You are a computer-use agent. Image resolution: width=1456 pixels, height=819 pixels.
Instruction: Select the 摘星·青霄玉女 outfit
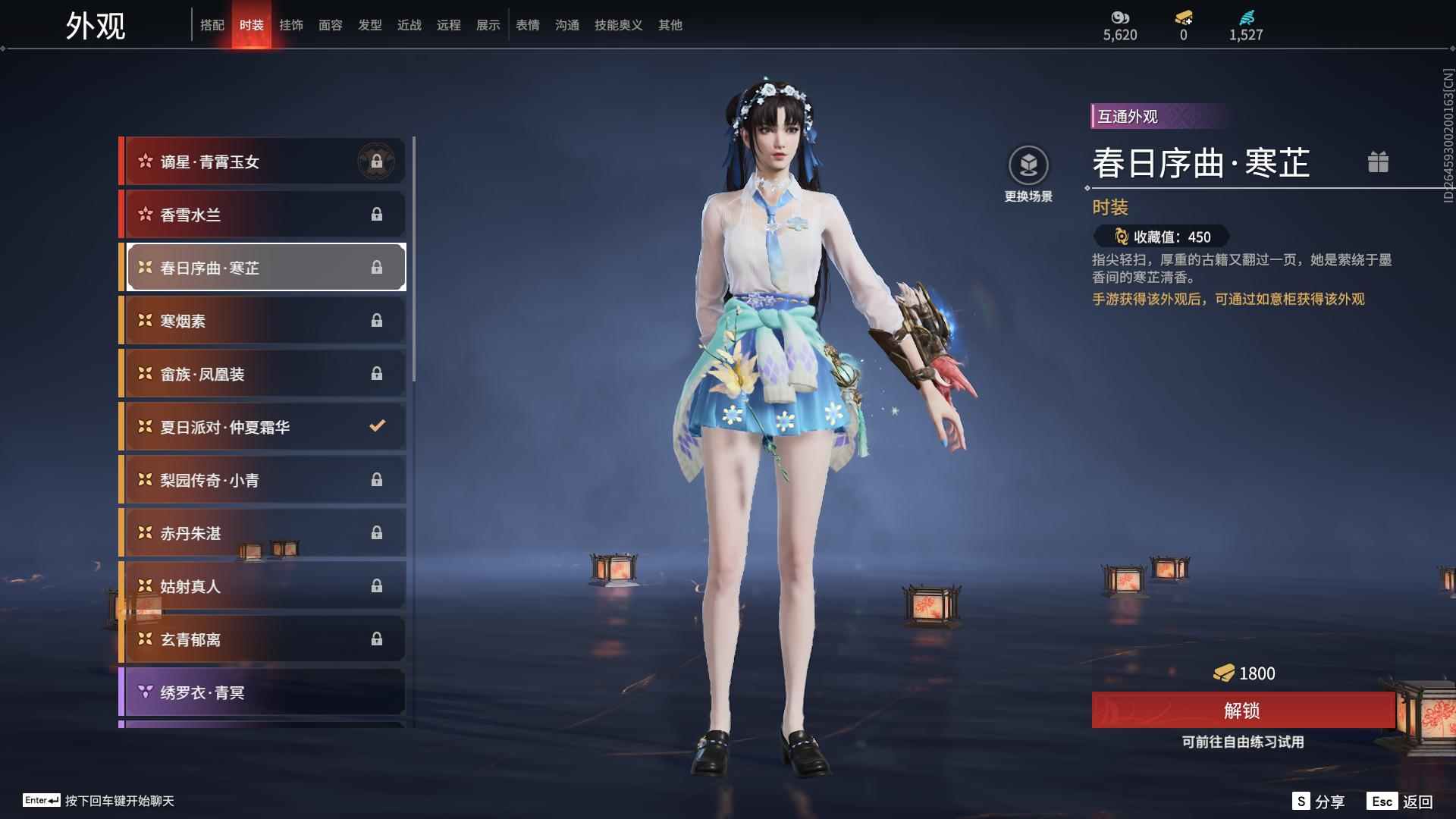[x=262, y=162]
